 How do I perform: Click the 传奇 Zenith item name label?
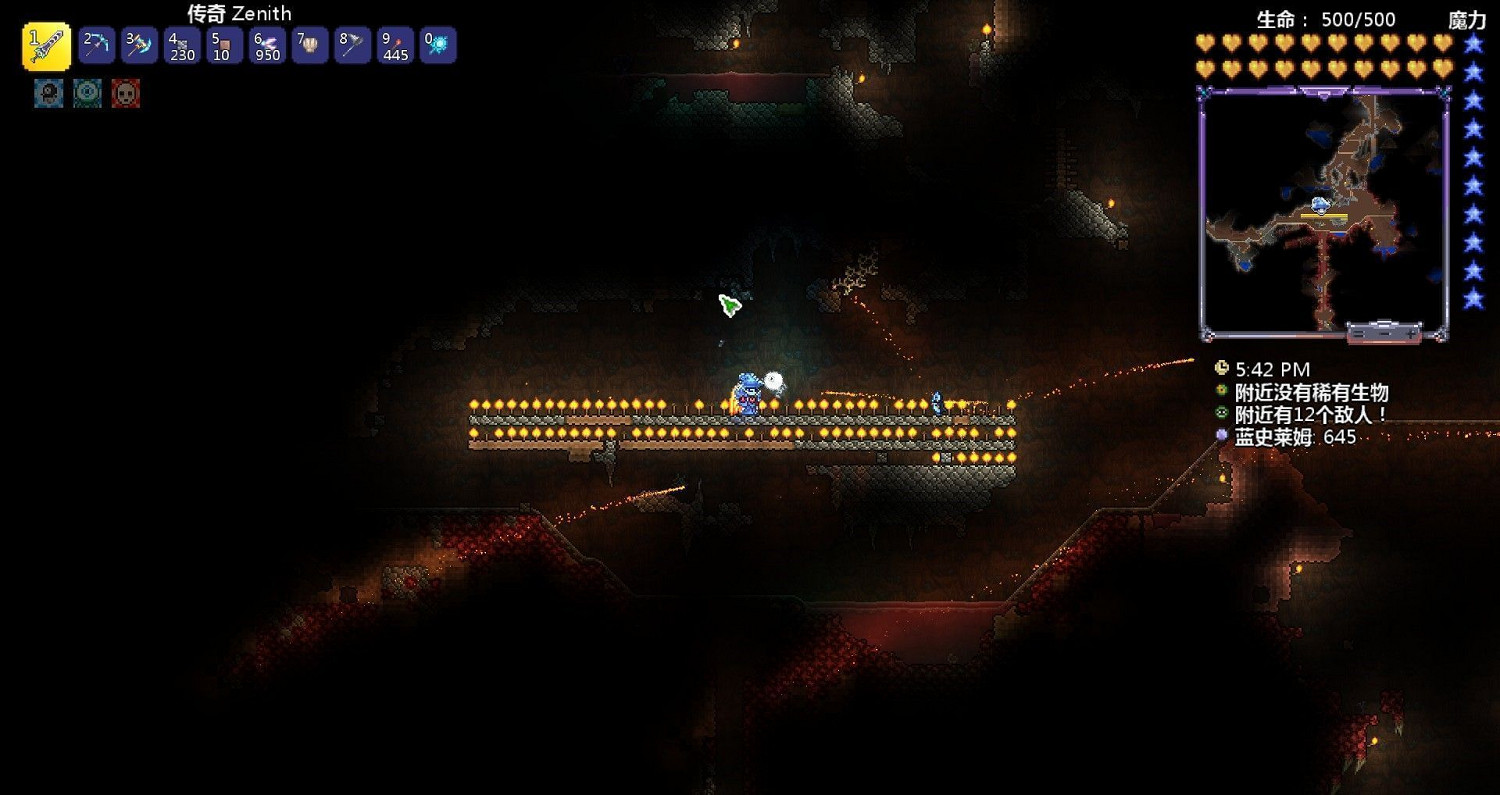pyautogui.click(x=237, y=13)
